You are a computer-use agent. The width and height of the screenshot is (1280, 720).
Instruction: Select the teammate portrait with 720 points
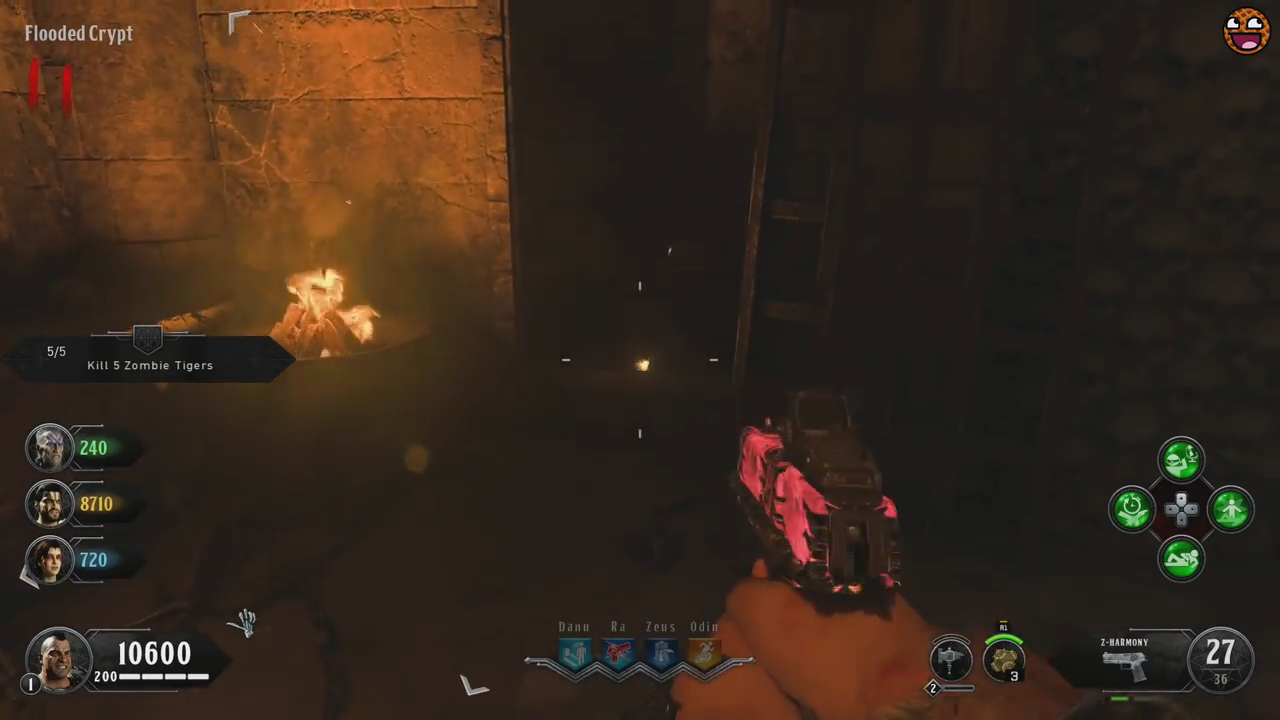[49, 560]
